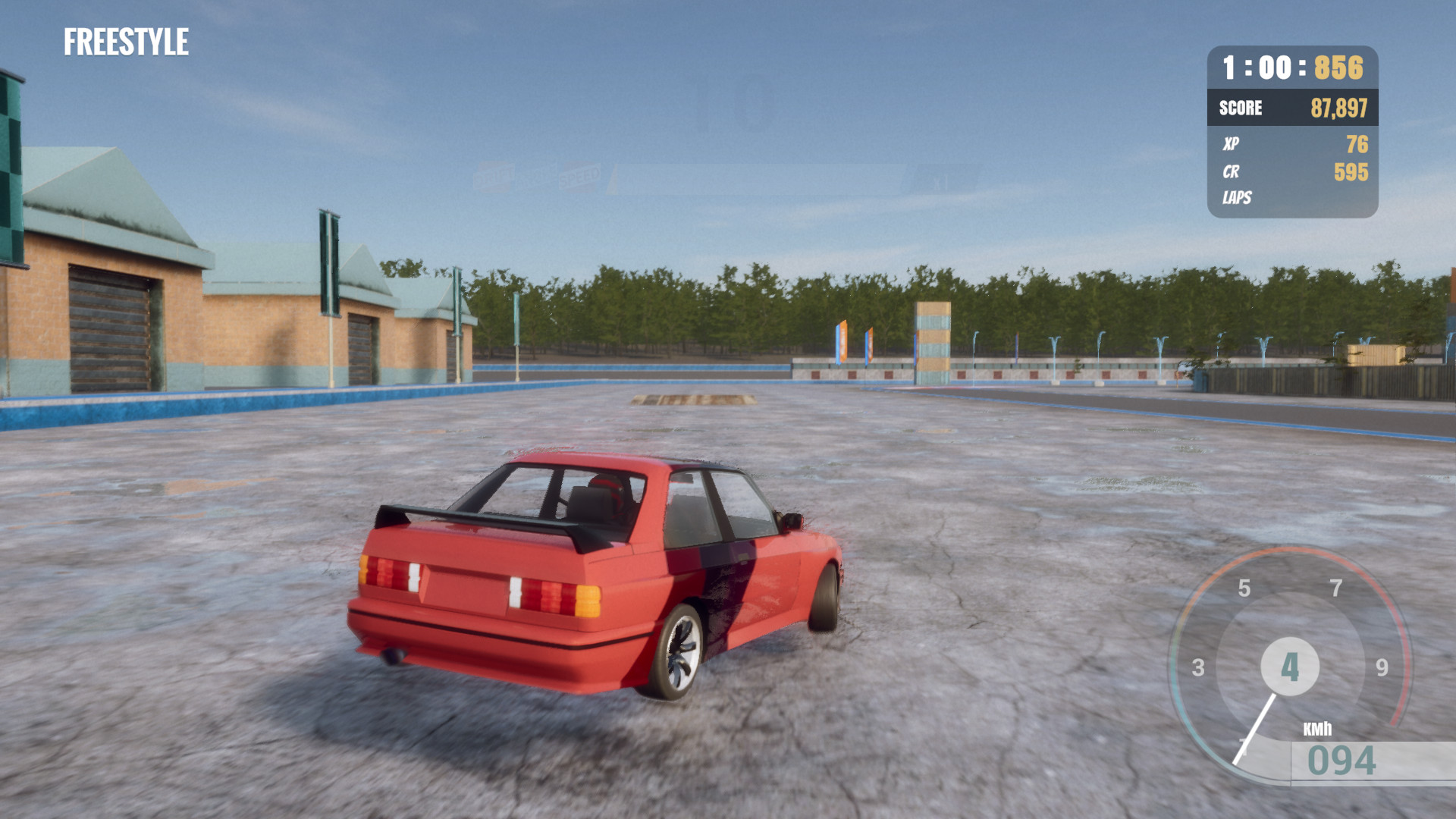The height and width of the screenshot is (819, 1456).
Task: Select the ANGLE score badge
Action: pos(537,173)
